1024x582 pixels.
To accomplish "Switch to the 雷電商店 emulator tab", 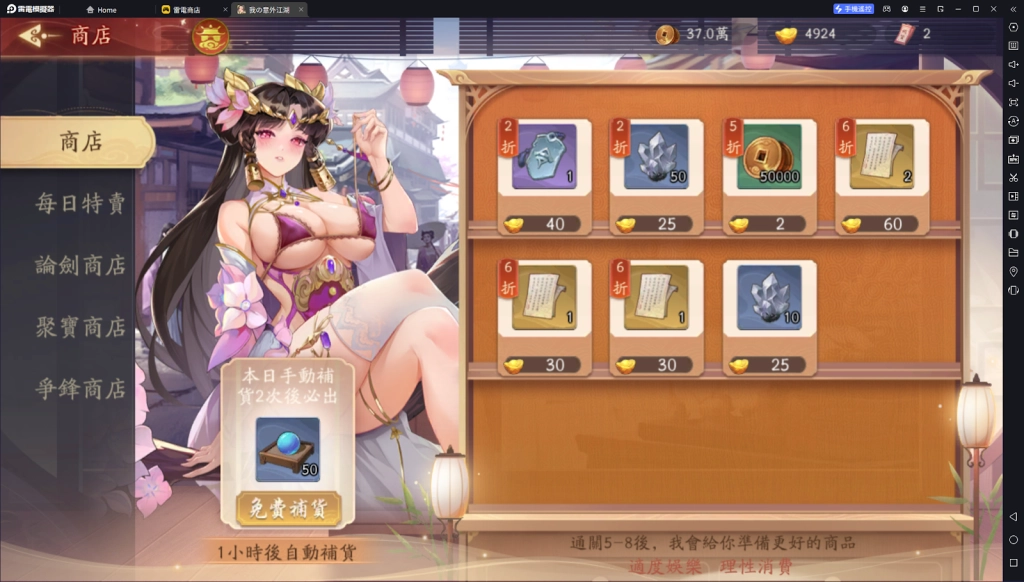I will point(187,10).
